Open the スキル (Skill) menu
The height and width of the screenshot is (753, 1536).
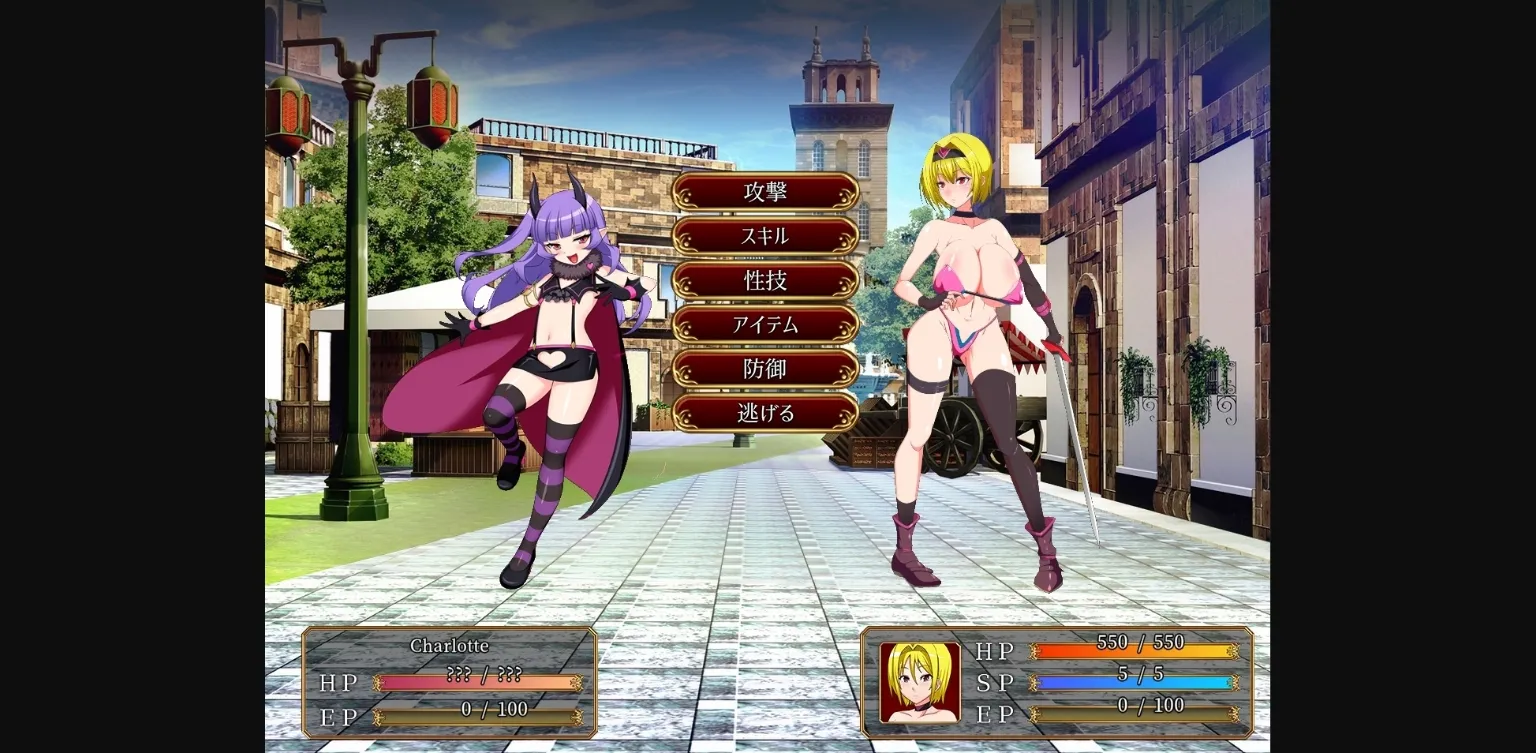click(x=767, y=236)
